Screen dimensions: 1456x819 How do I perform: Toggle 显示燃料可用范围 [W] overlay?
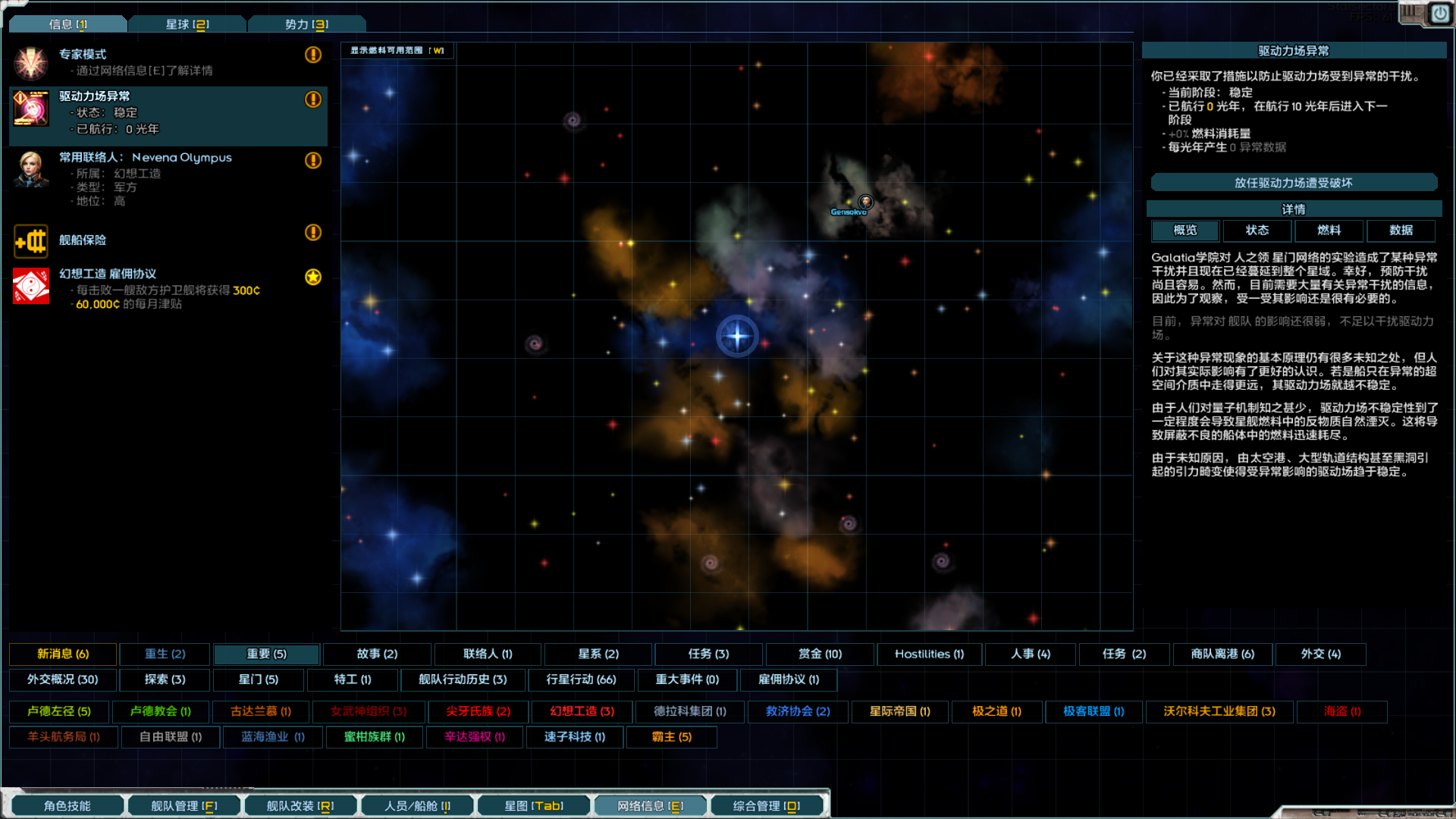(397, 51)
